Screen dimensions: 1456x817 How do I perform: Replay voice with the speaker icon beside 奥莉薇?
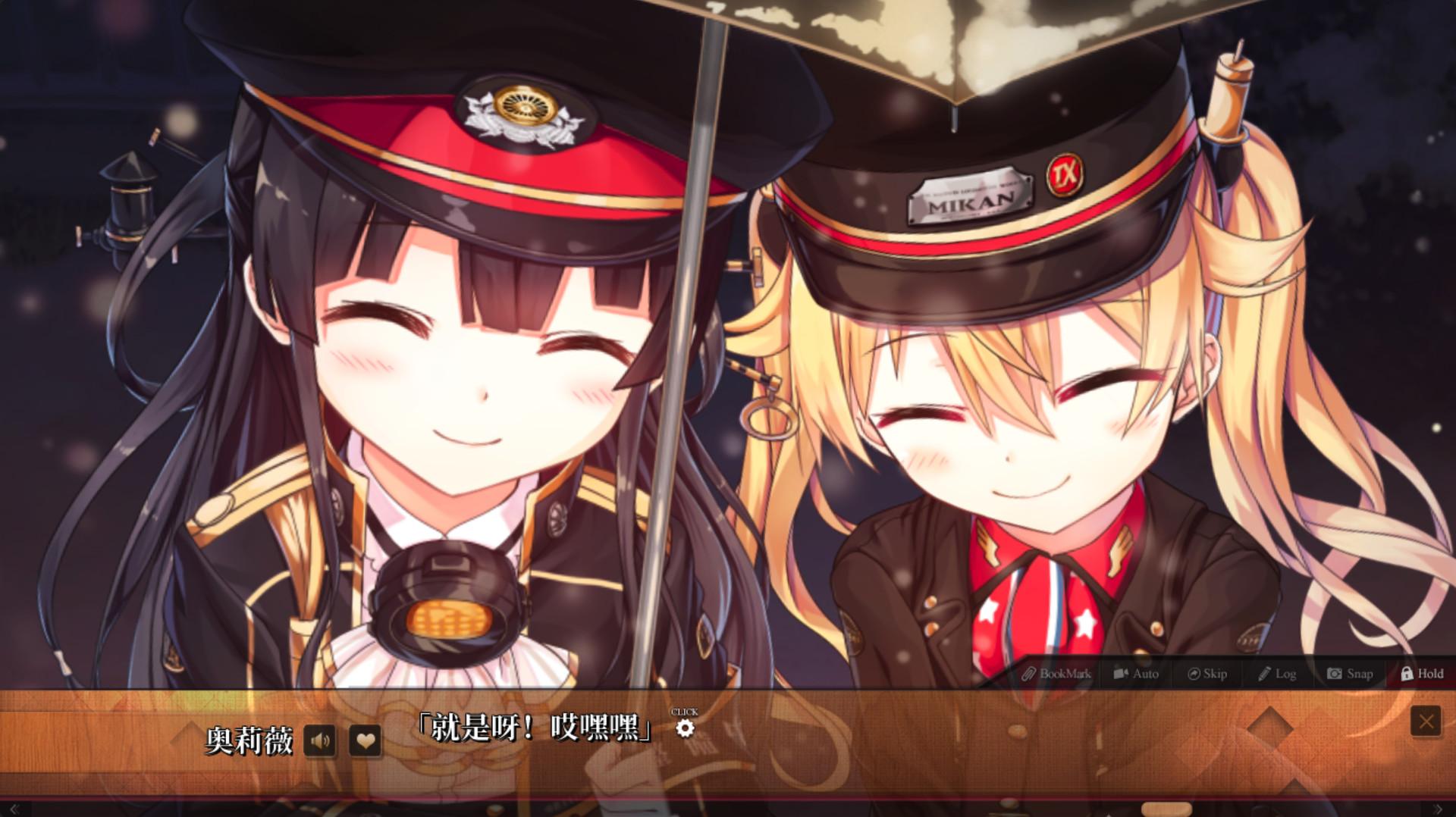[321, 741]
